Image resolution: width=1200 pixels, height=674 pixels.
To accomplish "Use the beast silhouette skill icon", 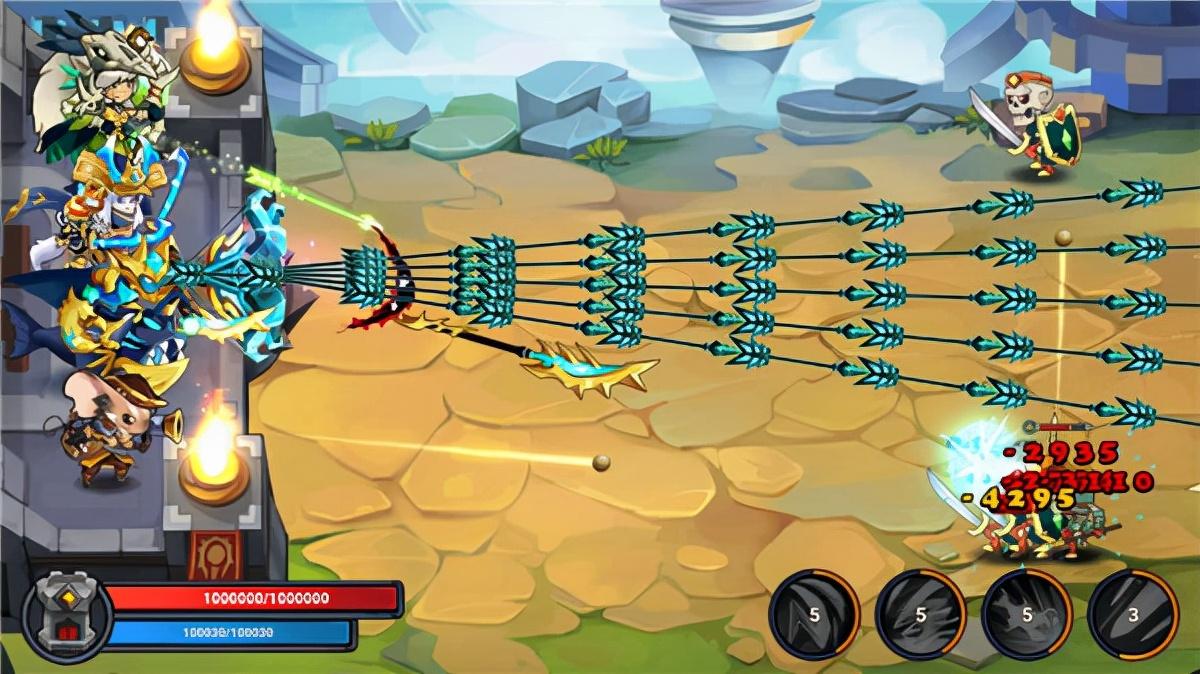I will 1026,613.
